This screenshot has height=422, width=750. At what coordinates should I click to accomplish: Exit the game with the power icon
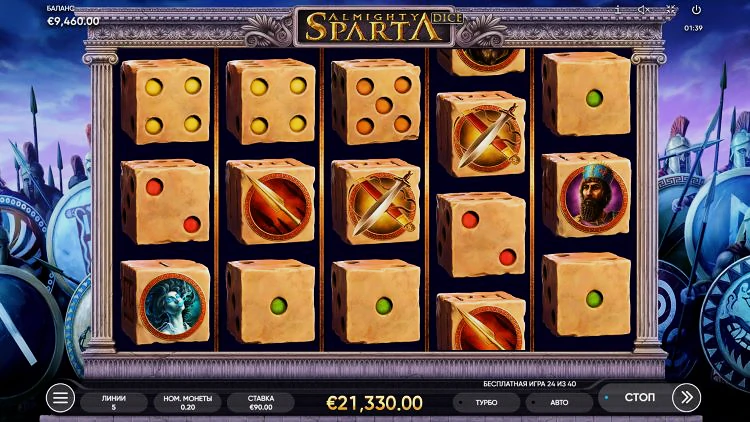coord(697,10)
